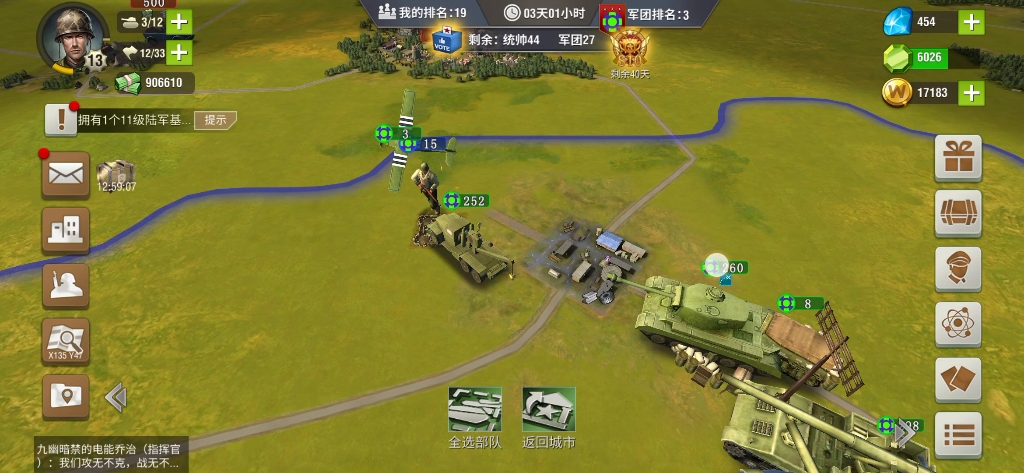The image size is (1024, 473).
Task: Click 返回城市 to return to city
Action: (548, 417)
